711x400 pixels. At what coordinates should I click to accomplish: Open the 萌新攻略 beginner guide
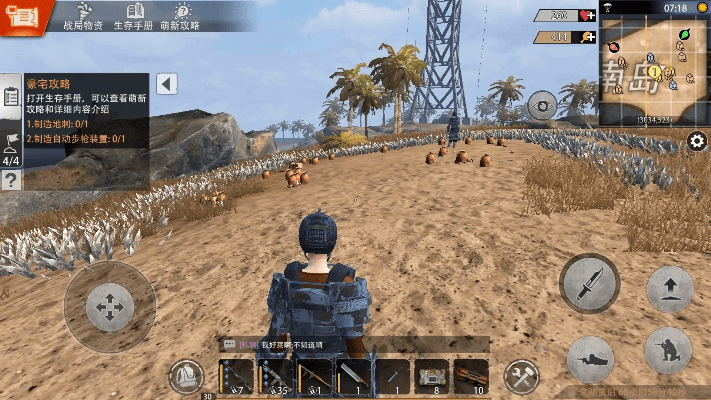click(182, 16)
